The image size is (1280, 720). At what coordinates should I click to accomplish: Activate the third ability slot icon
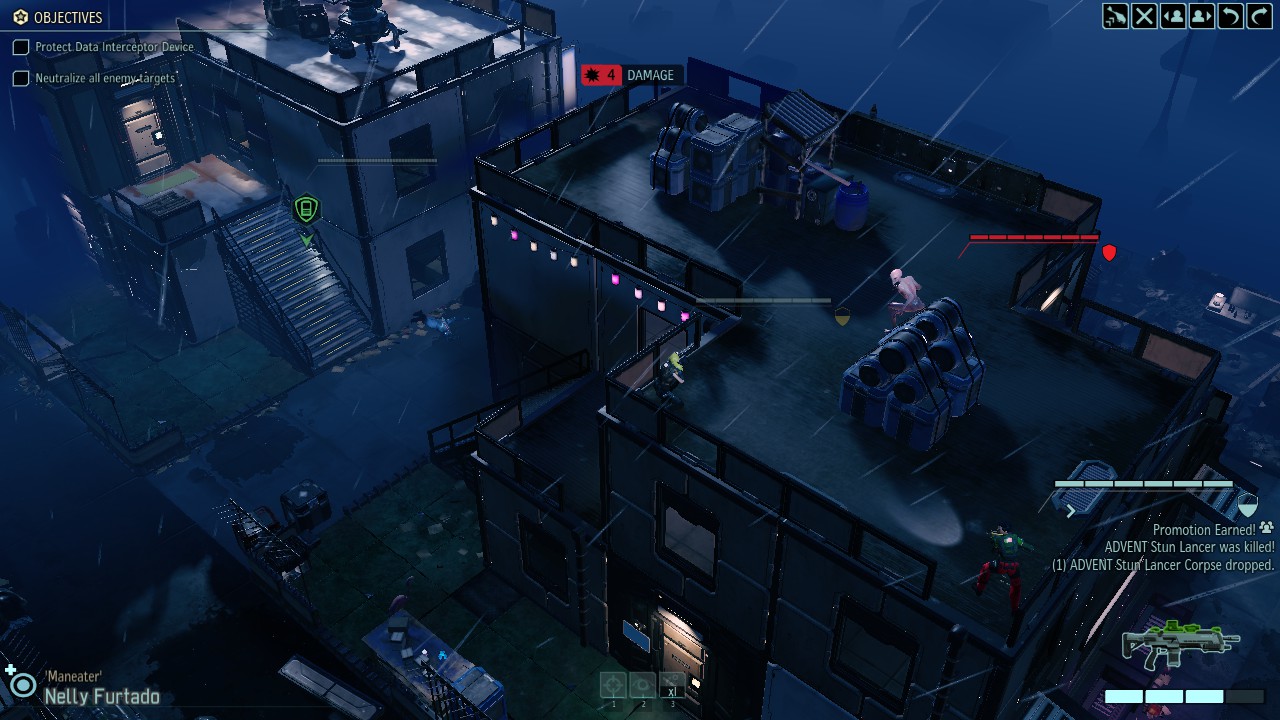point(673,685)
